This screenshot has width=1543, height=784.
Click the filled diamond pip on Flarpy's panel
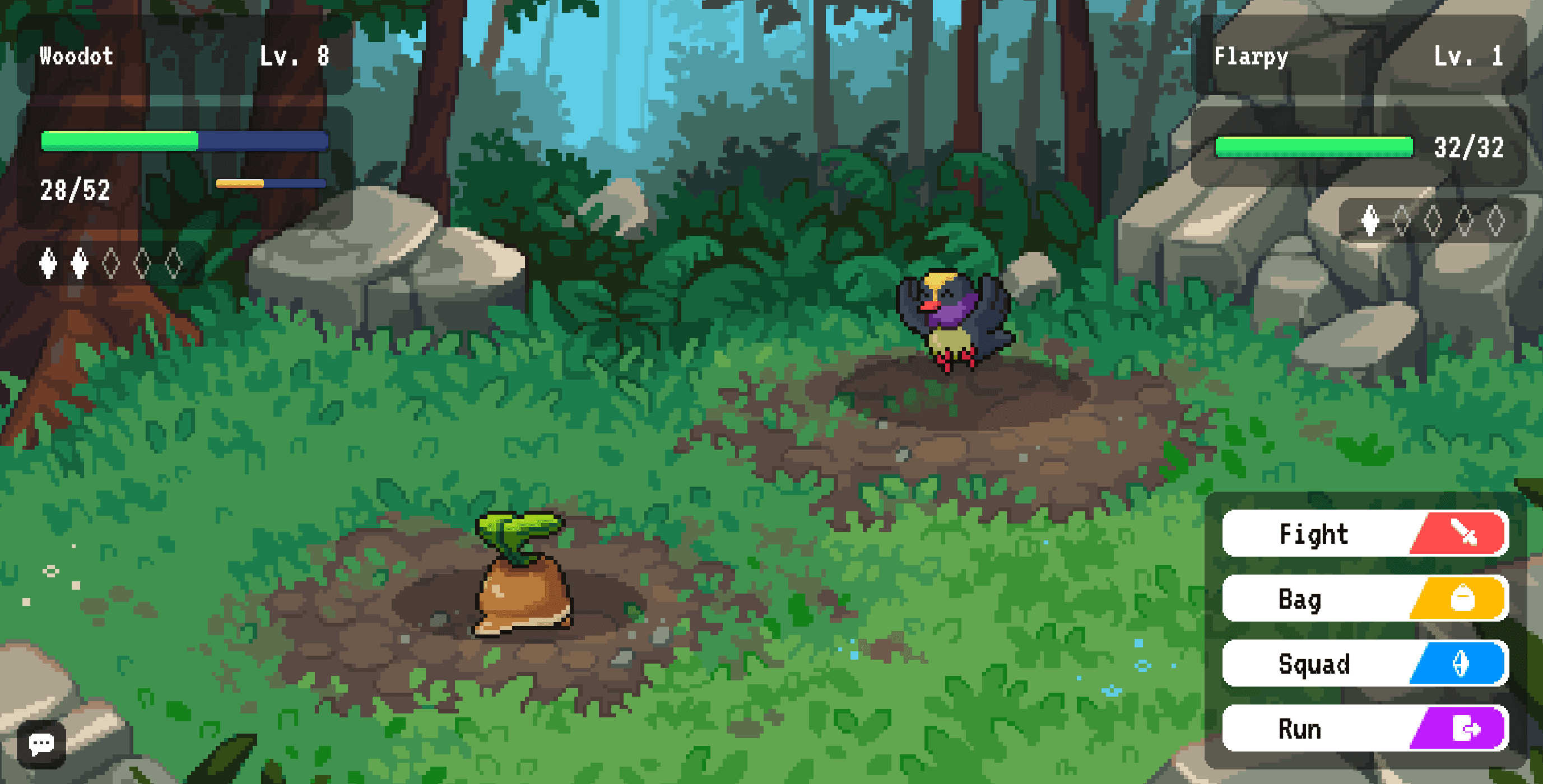point(1372,223)
